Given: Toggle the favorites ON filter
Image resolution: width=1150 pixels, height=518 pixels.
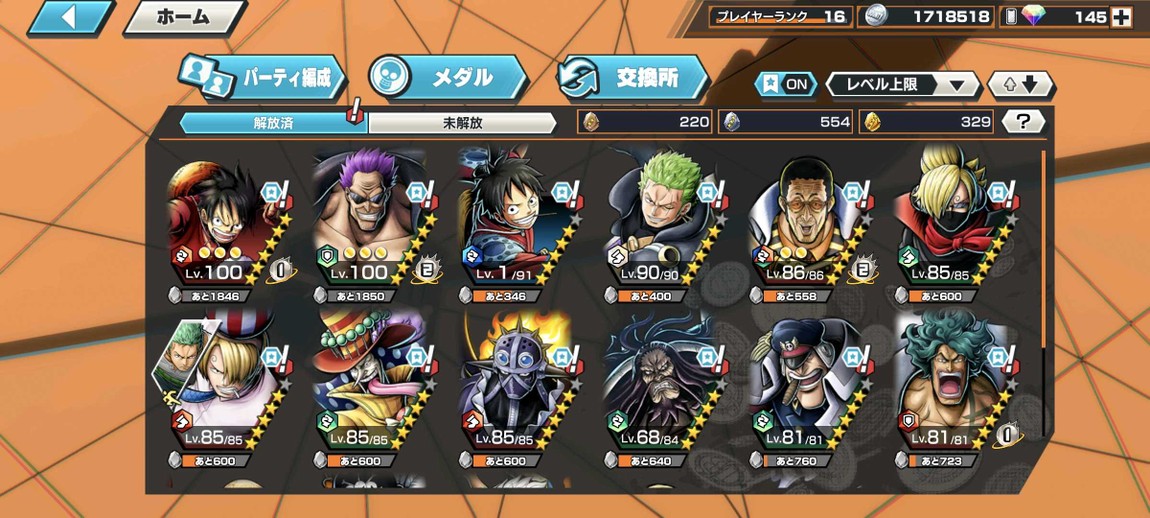Looking at the screenshot, I should pos(786,85).
